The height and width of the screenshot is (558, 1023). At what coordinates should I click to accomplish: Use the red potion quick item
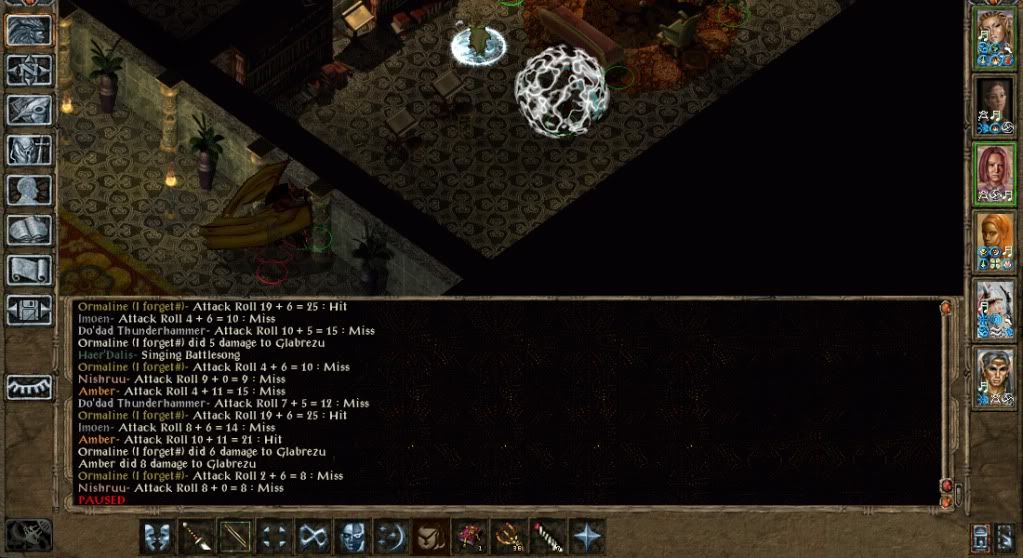tap(469, 536)
